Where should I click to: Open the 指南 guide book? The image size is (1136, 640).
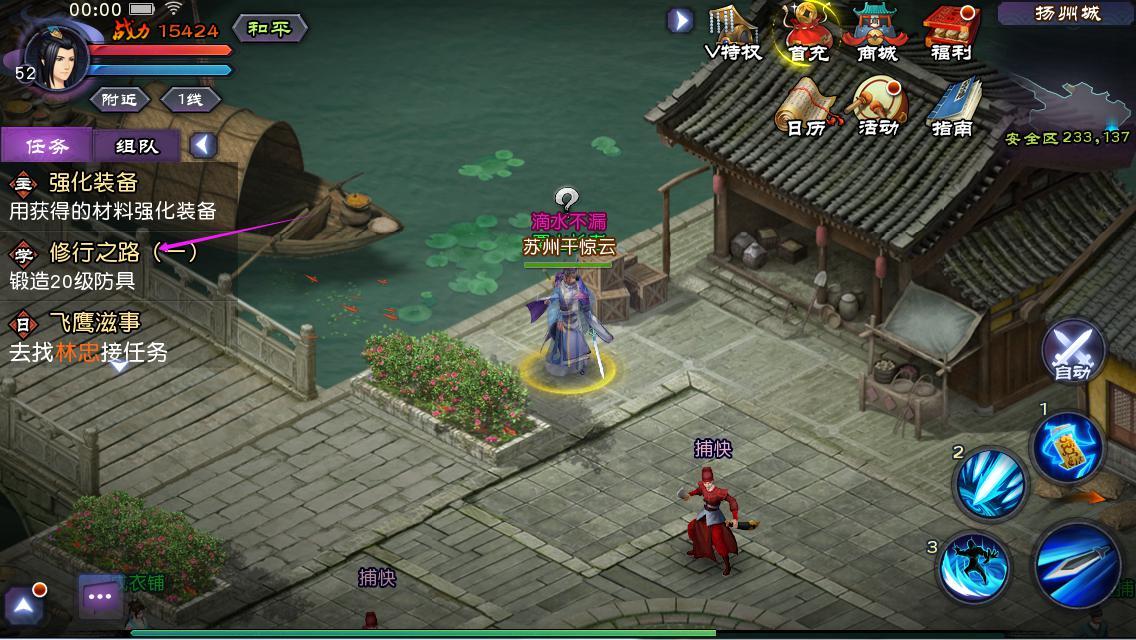(951, 107)
